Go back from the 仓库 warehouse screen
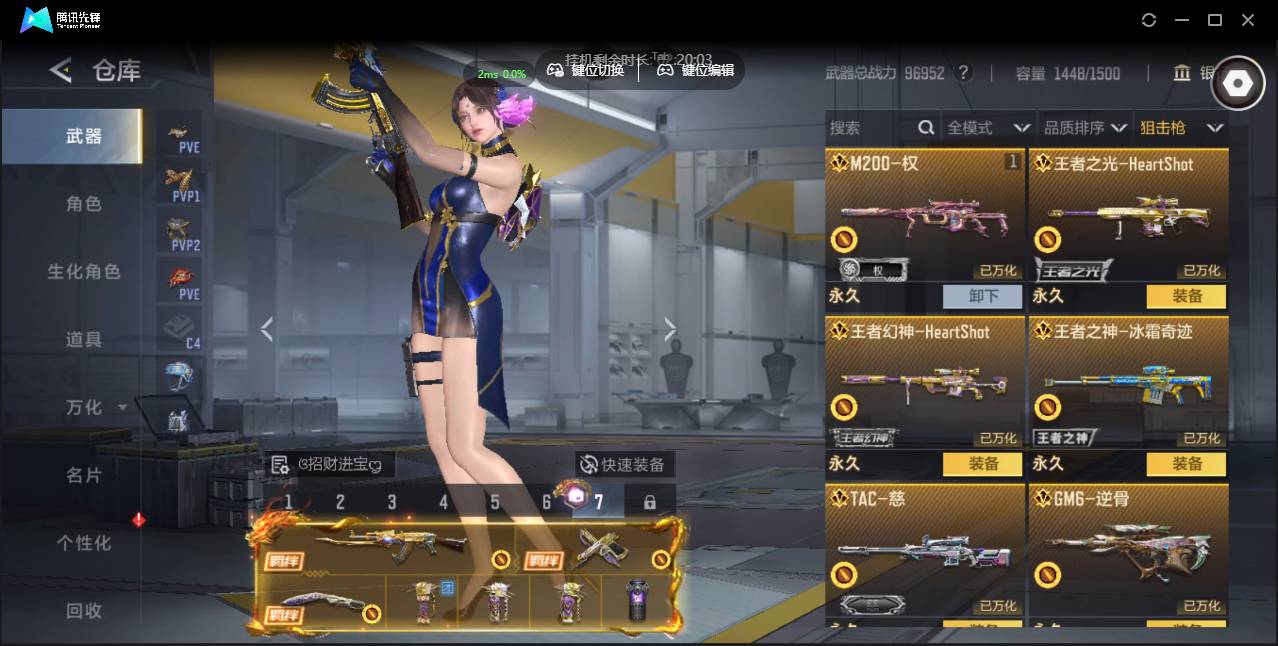 point(61,70)
